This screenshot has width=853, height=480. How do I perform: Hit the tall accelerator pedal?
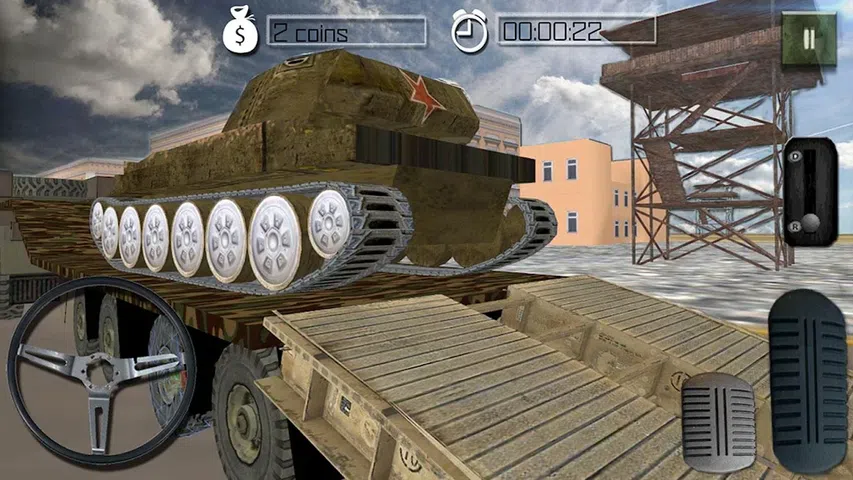click(x=808, y=380)
